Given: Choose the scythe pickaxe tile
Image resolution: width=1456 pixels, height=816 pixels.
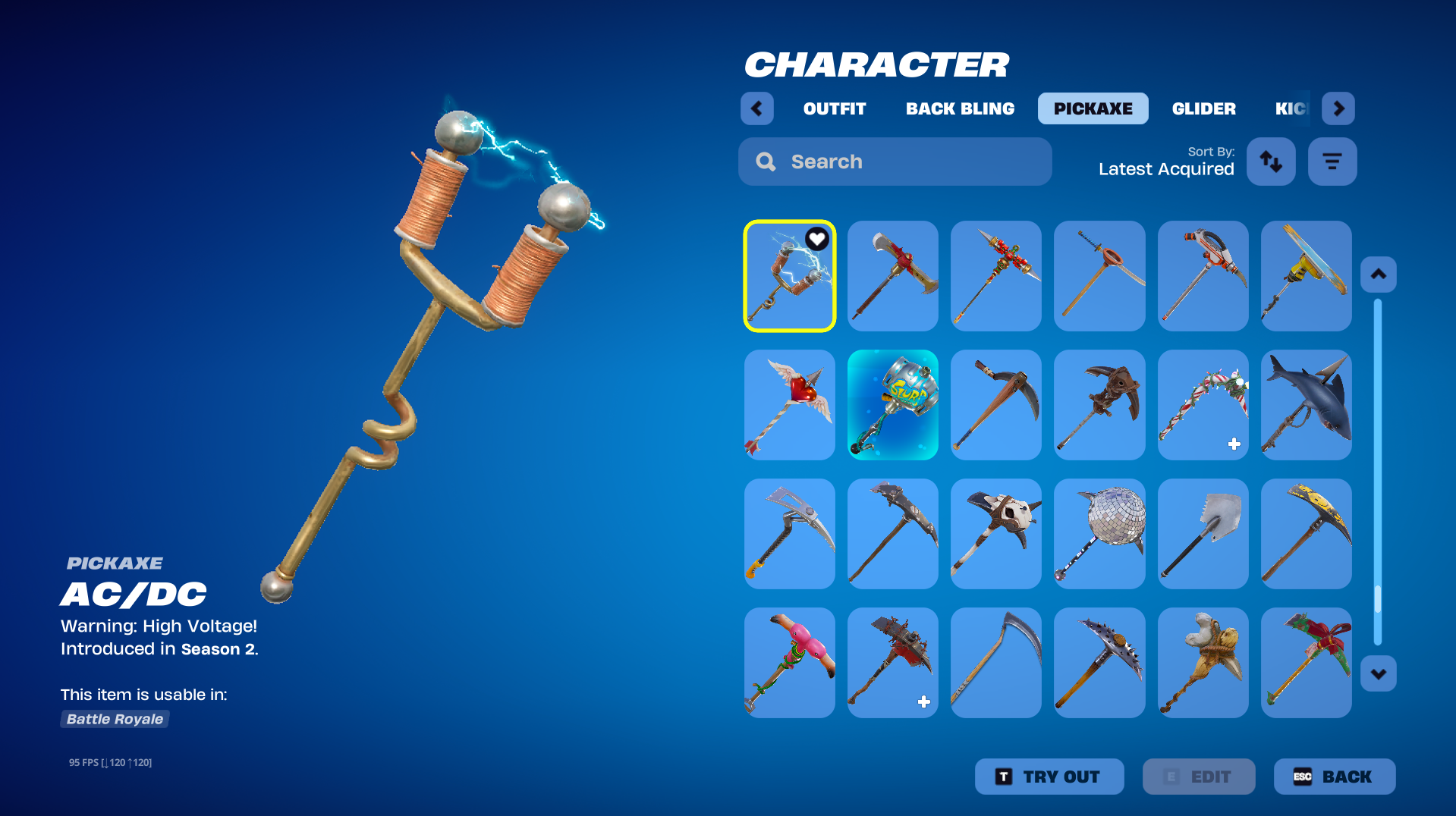Looking at the screenshot, I should click(995, 663).
